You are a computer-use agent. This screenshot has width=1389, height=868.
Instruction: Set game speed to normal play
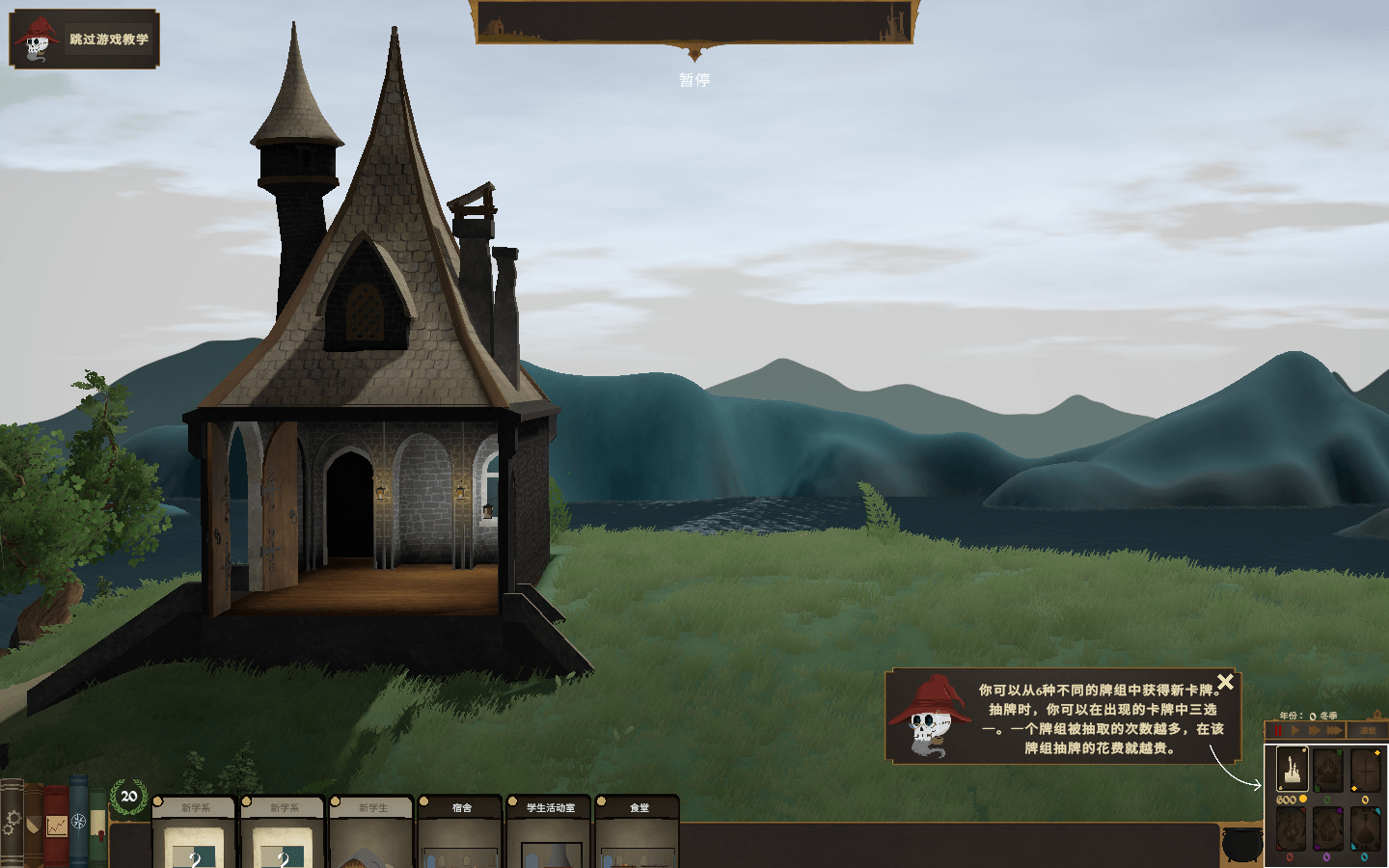(1295, 731)
